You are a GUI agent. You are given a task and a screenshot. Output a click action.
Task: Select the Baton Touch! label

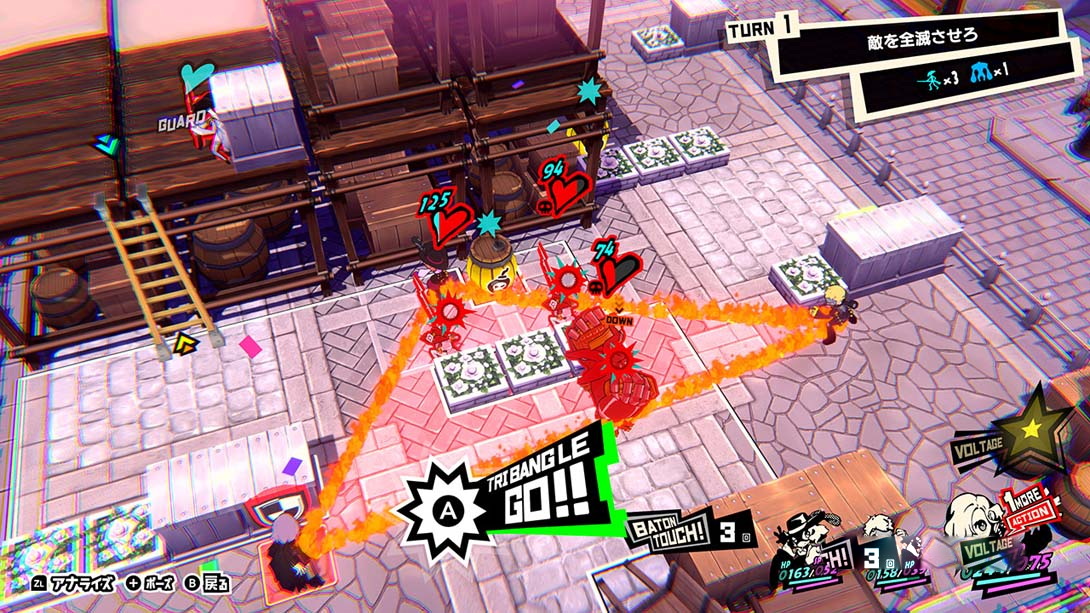point(666,527)
